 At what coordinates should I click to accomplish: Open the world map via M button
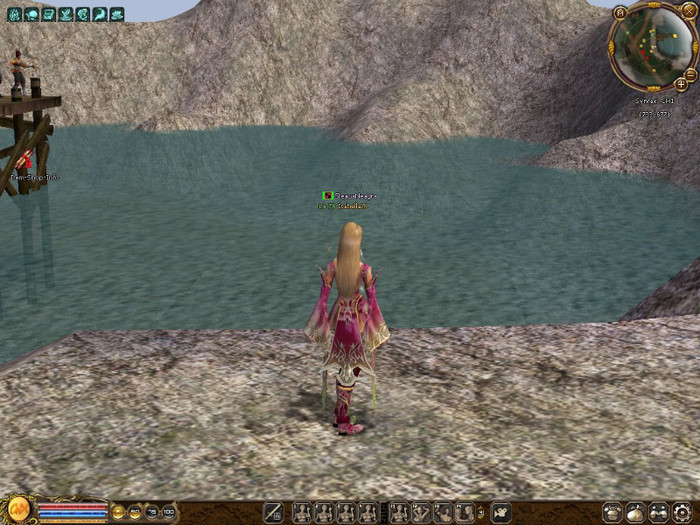[621, 12]
